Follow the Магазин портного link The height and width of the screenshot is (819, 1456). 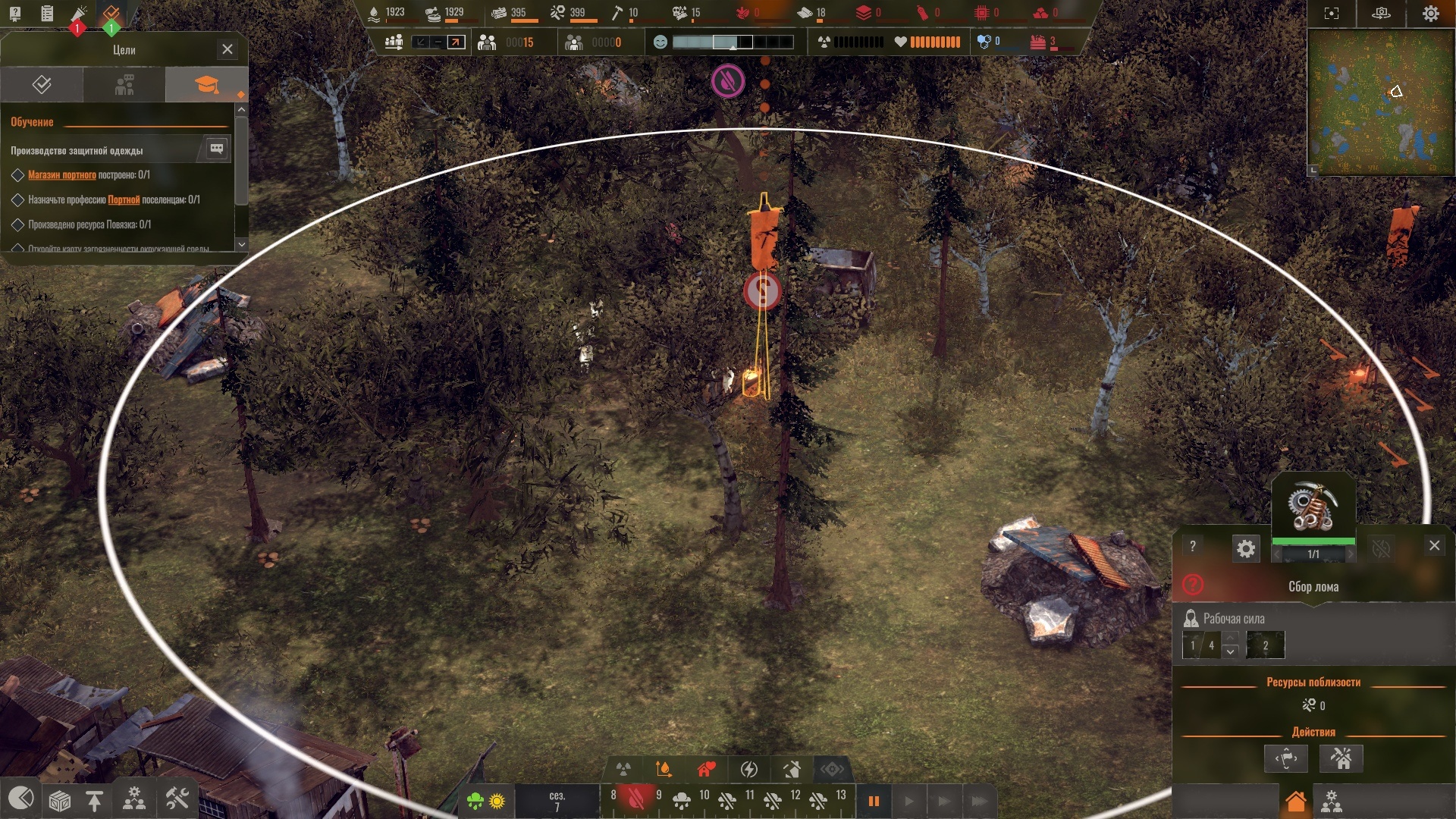pyautogui.click(x=62, y=175)
